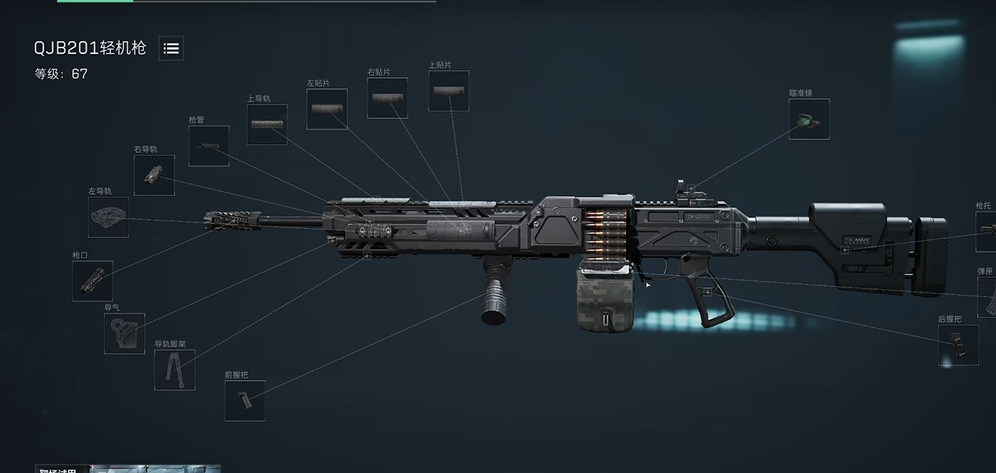996x473 pixels.
Task: Select the 上导轨 top rail slot
Action: click(267, 125)
